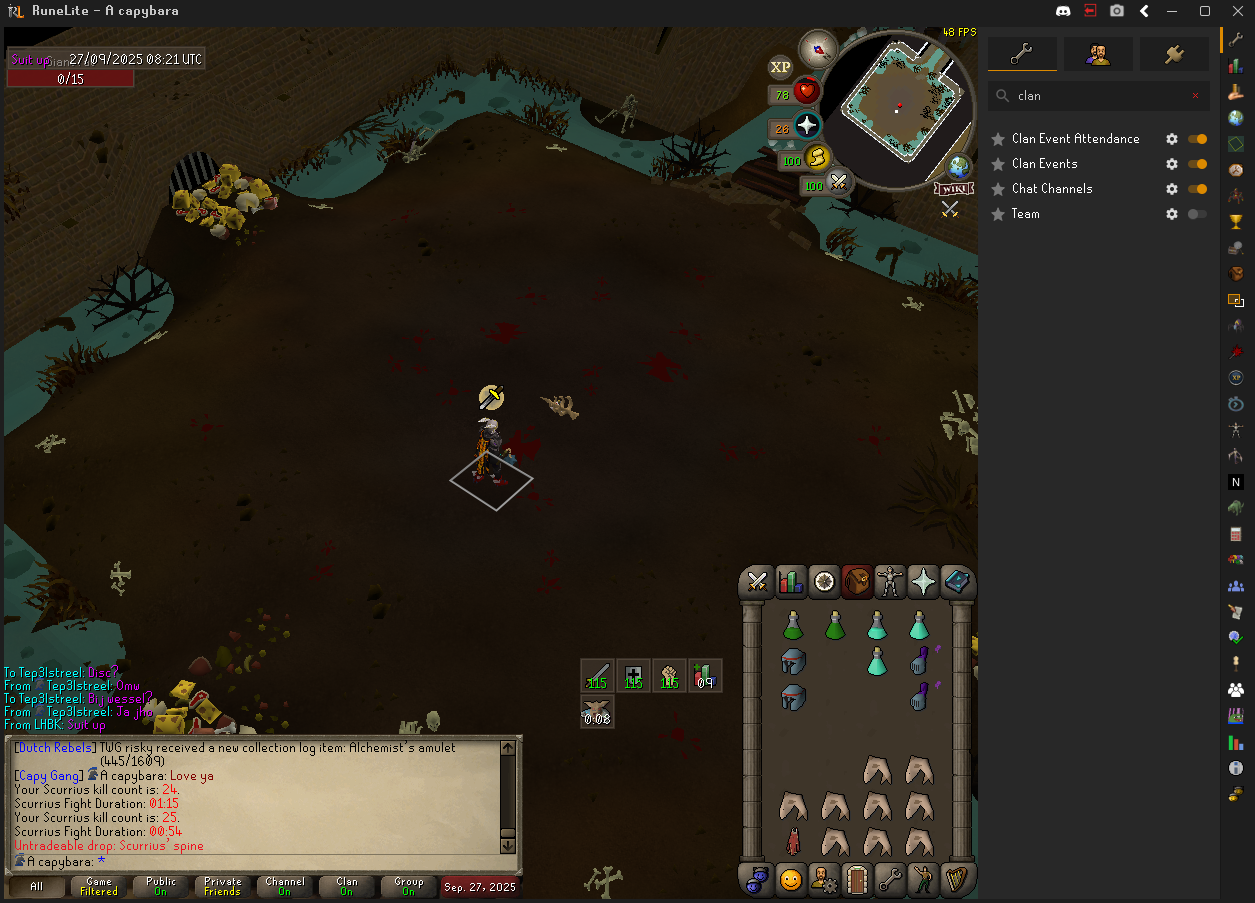Click the compass to face north
Viewport: 1255px width, 903px height.
(818, 48)
